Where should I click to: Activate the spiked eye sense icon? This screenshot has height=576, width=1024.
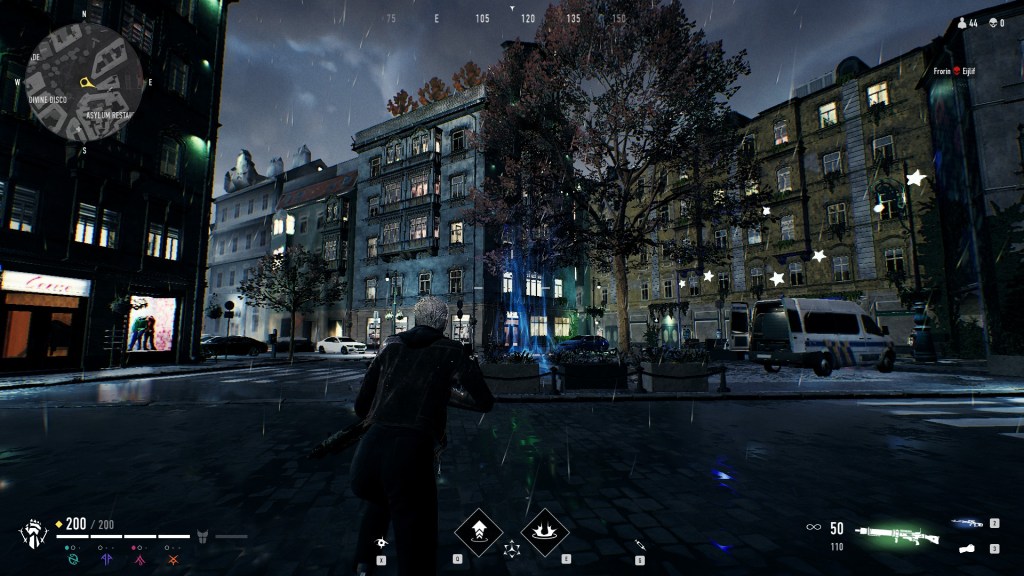point(381,544)
